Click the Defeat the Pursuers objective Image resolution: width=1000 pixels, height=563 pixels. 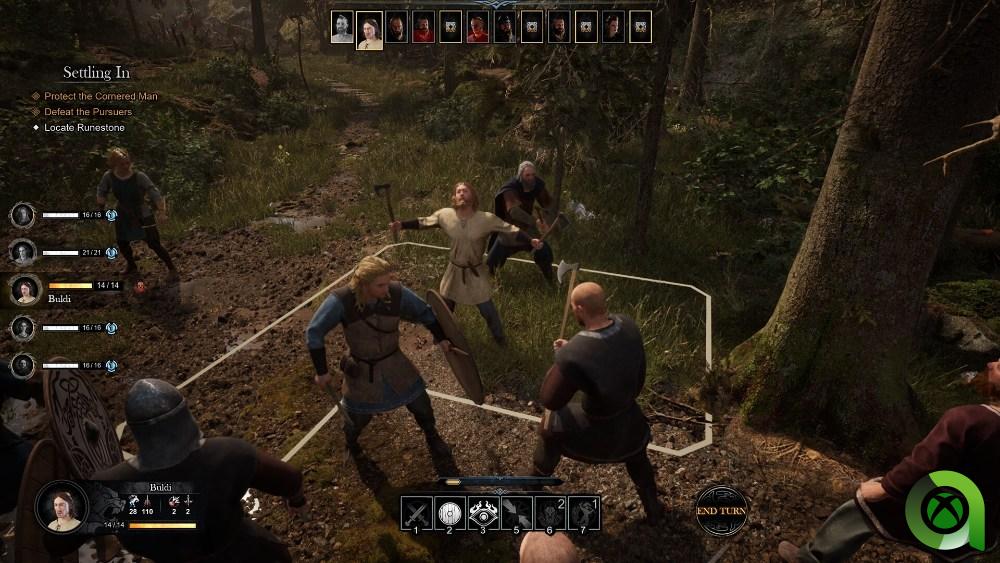(88, 112)
